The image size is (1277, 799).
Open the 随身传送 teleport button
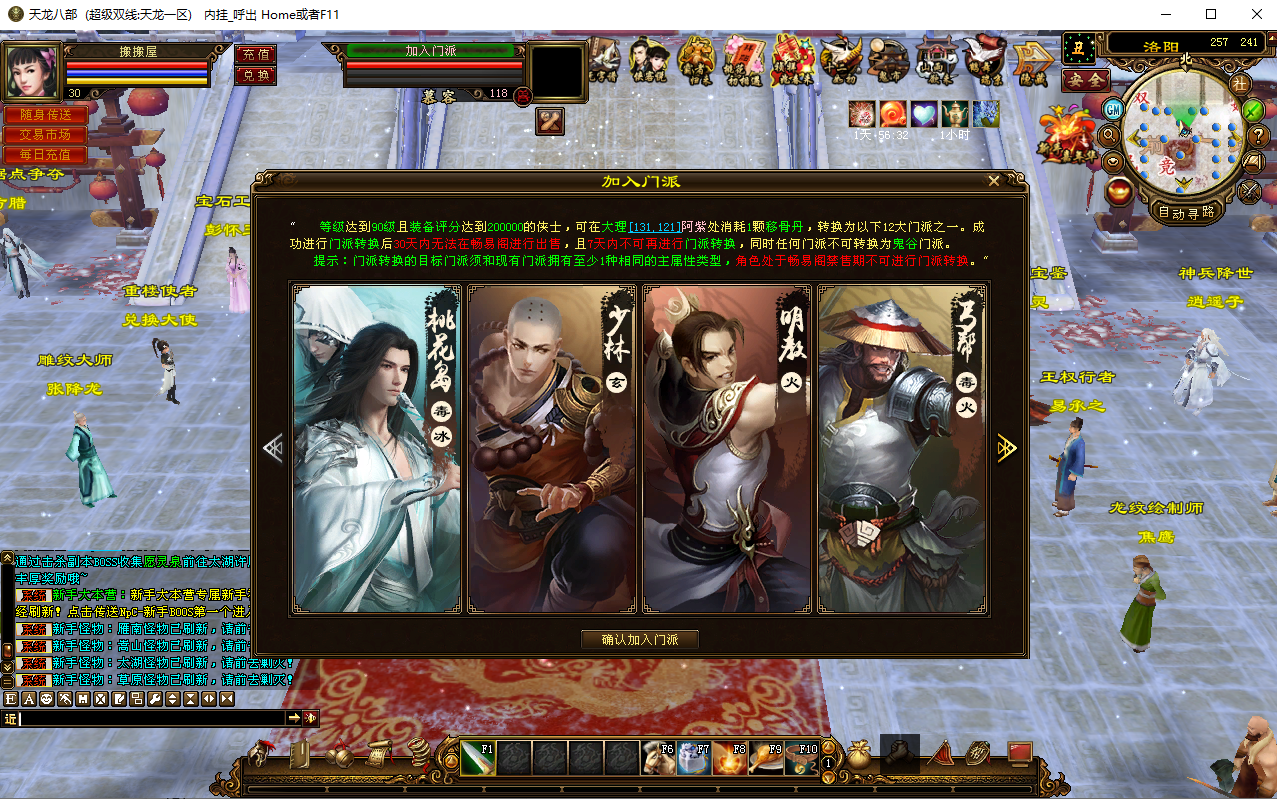tap(45, 115)
